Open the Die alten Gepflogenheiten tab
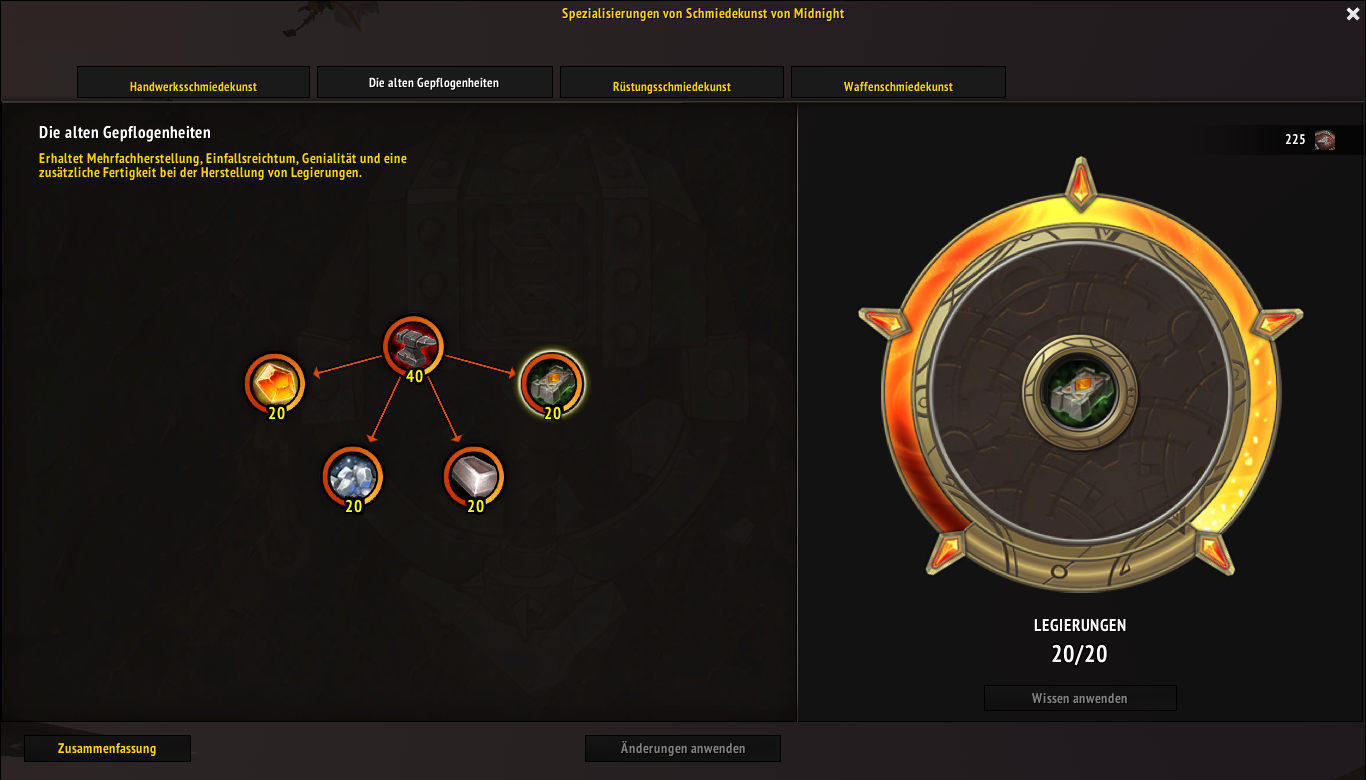Viewport: 1366px width, 780px height. 434,83
